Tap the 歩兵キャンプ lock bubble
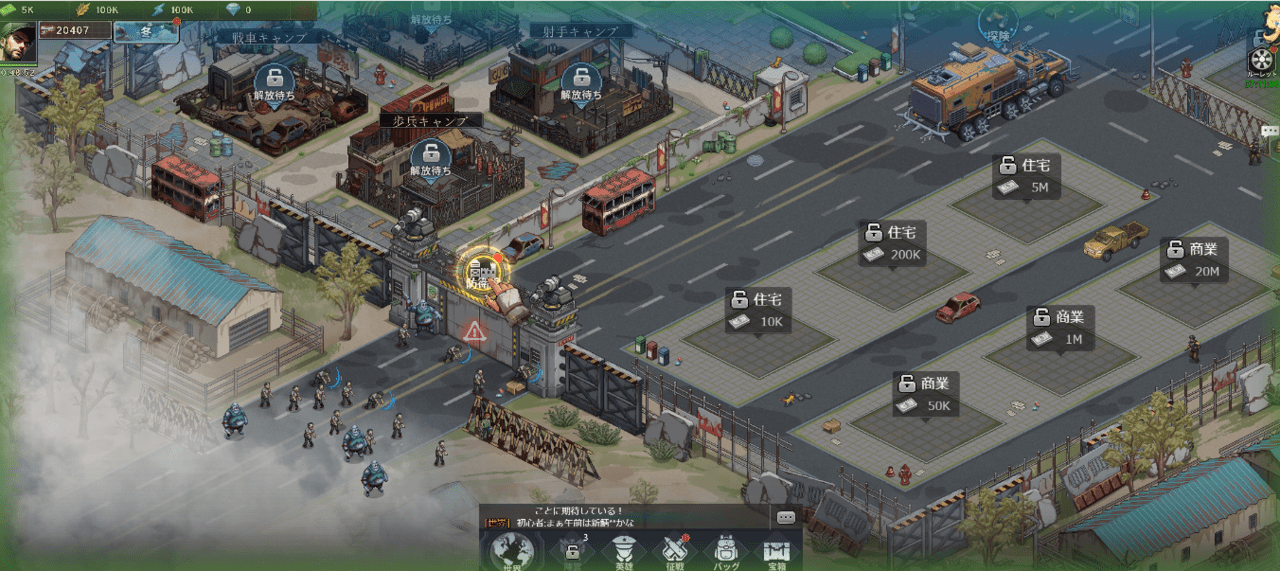1280x571 pixels. [x=431, y=159]
